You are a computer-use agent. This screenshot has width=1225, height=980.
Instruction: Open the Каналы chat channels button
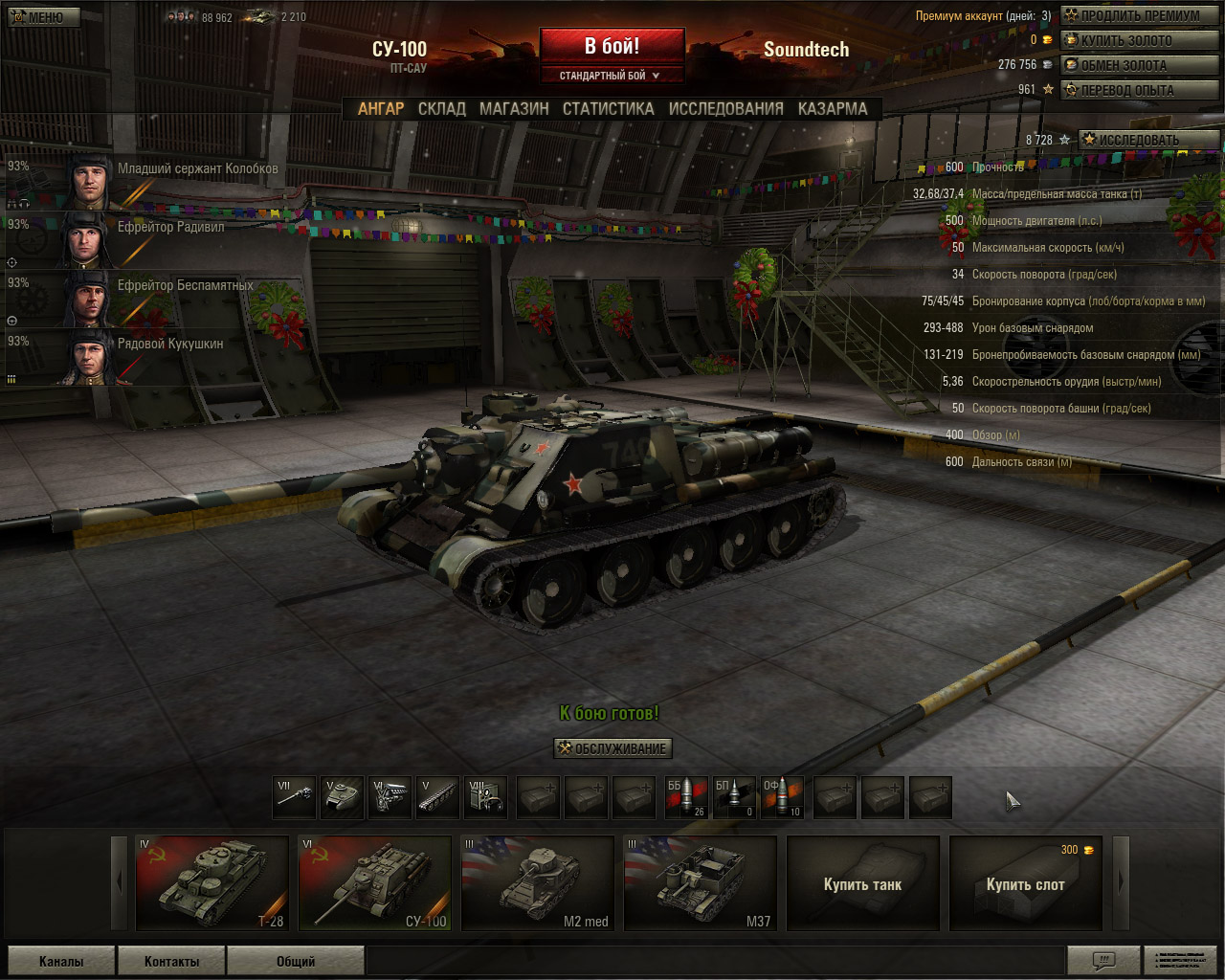61,961
